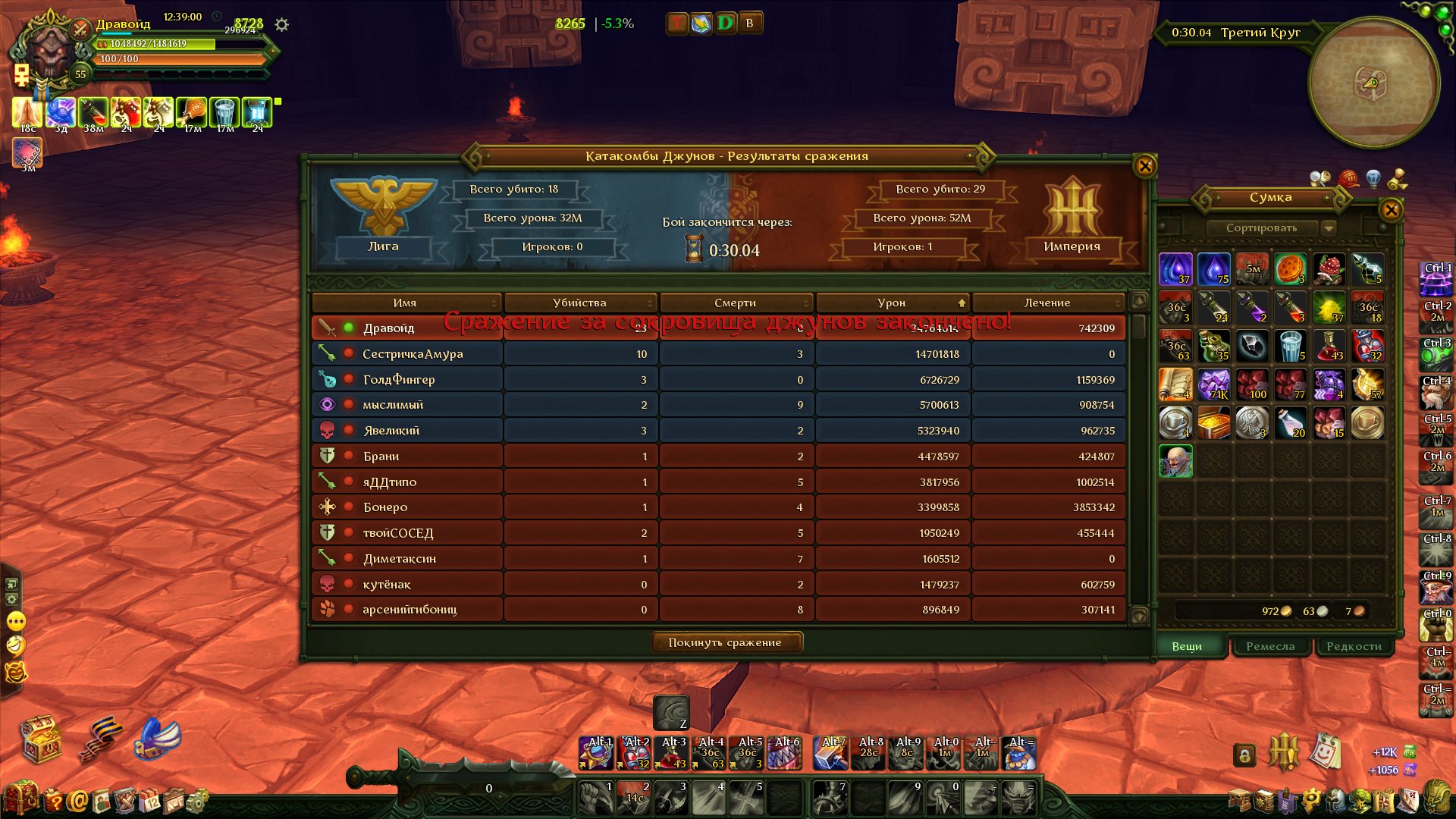Sort scoreboard by Урон column
The image size is (1456, 819).
point(892,303)
